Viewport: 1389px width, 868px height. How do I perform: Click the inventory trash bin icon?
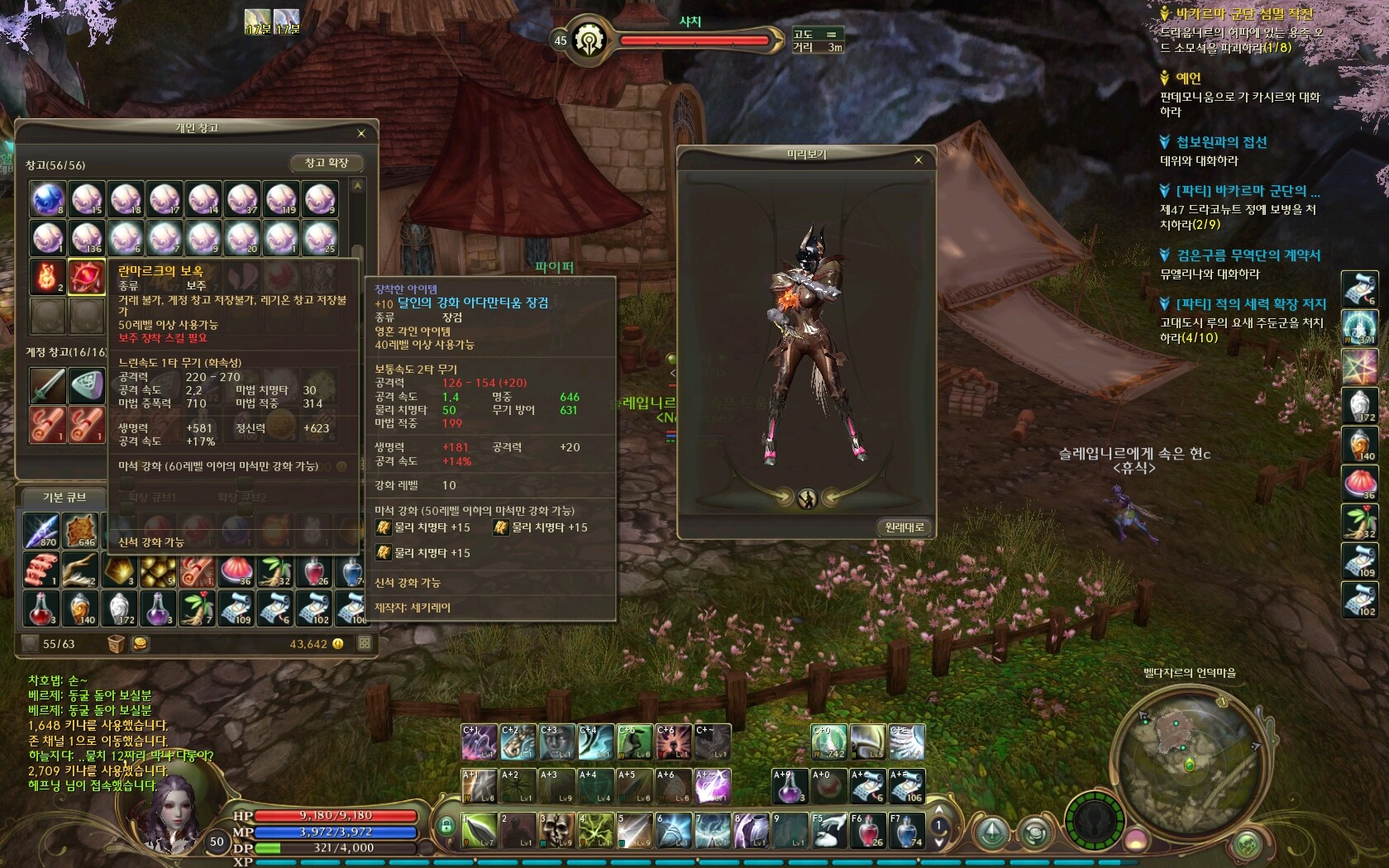point(116,644)
